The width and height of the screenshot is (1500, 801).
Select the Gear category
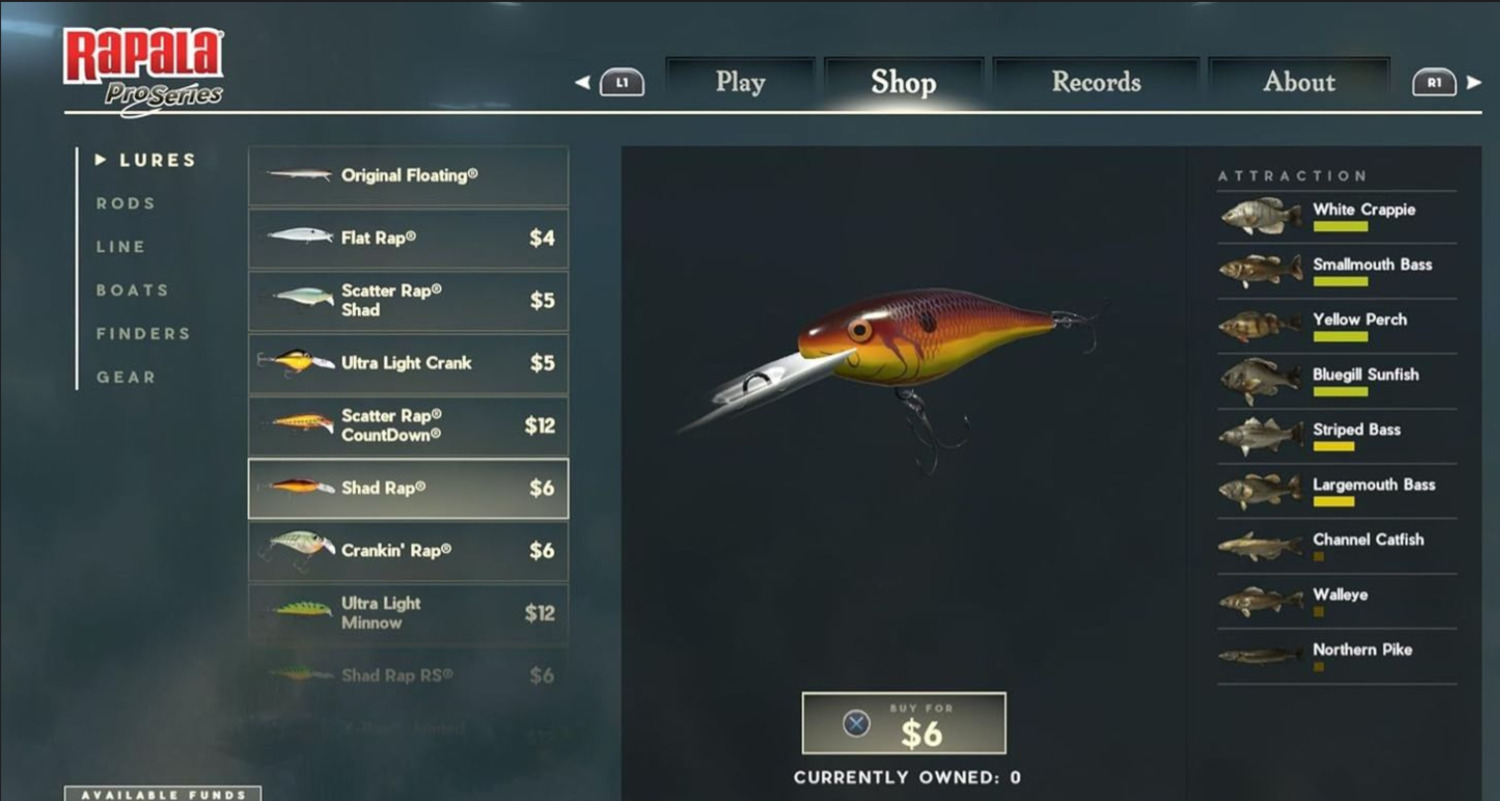pos(126,377)
